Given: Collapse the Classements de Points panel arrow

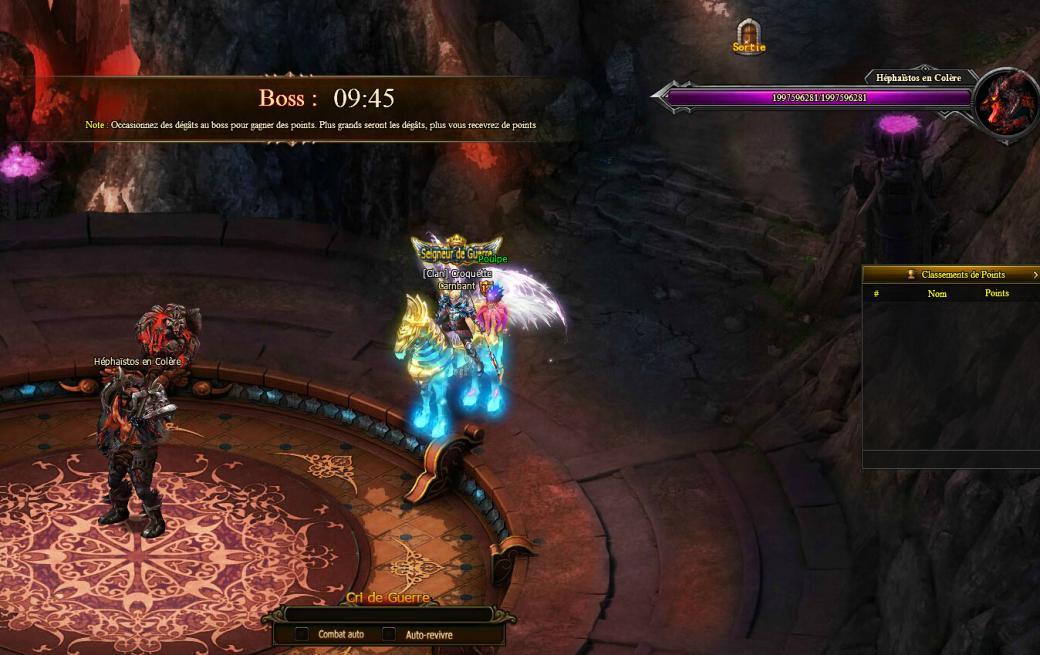Looking at the screenshot, I should (1035, 275).
